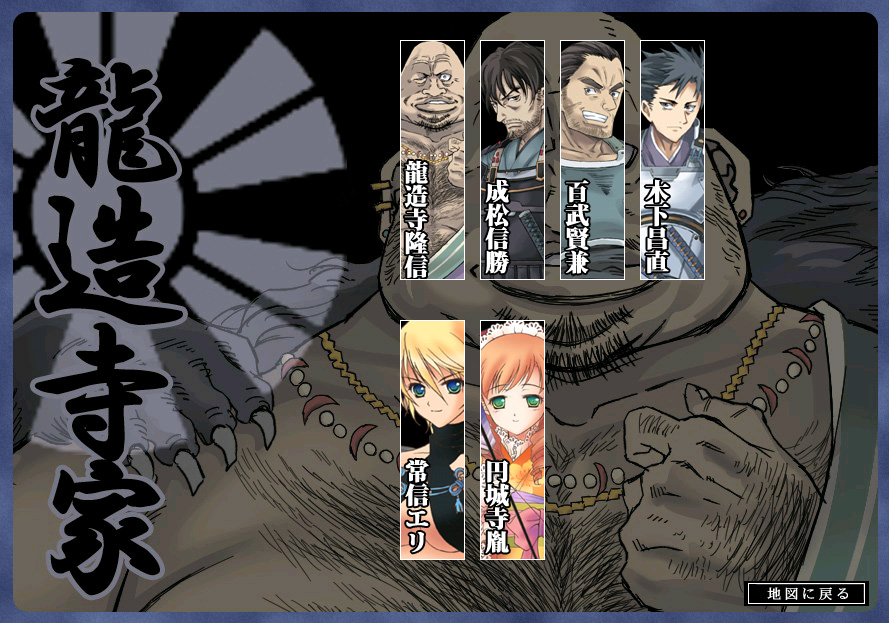Open the 百武賢兼 portrait card

pyautogui.click(x=592, y=160)
